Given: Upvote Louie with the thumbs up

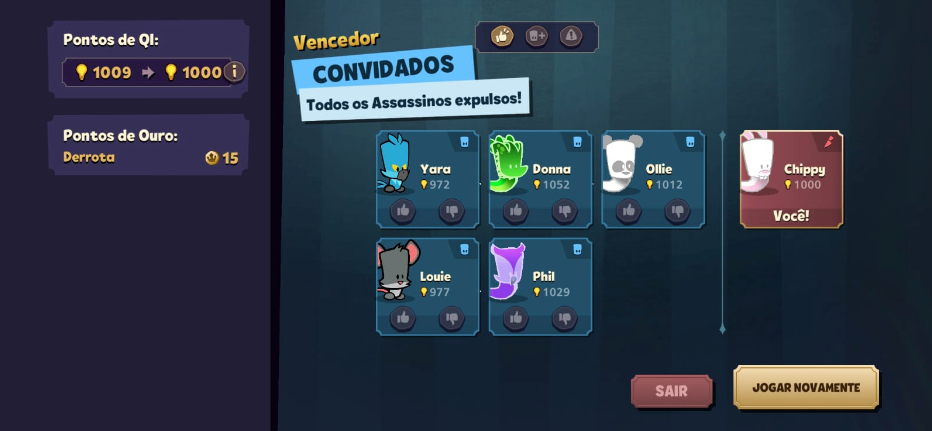Looking at the screenshot, I should pos(403,318).
